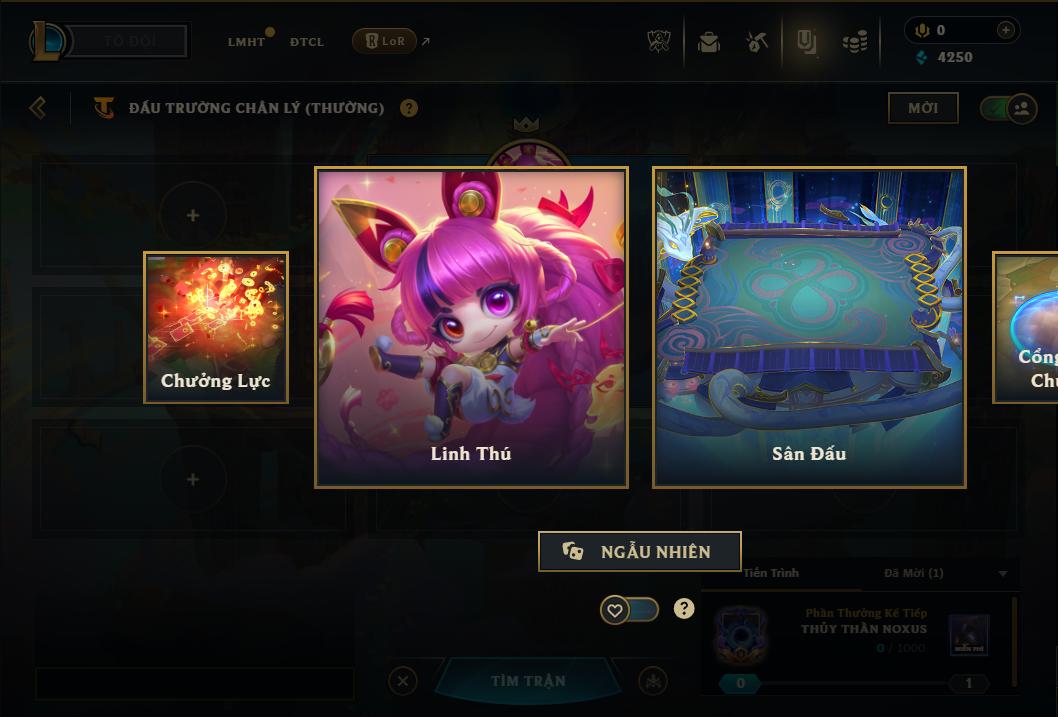Randomize cosmetics with the NGẪU NHIÊN button
The width and height of the screenshot is (1058, 717).
[640, 551]
